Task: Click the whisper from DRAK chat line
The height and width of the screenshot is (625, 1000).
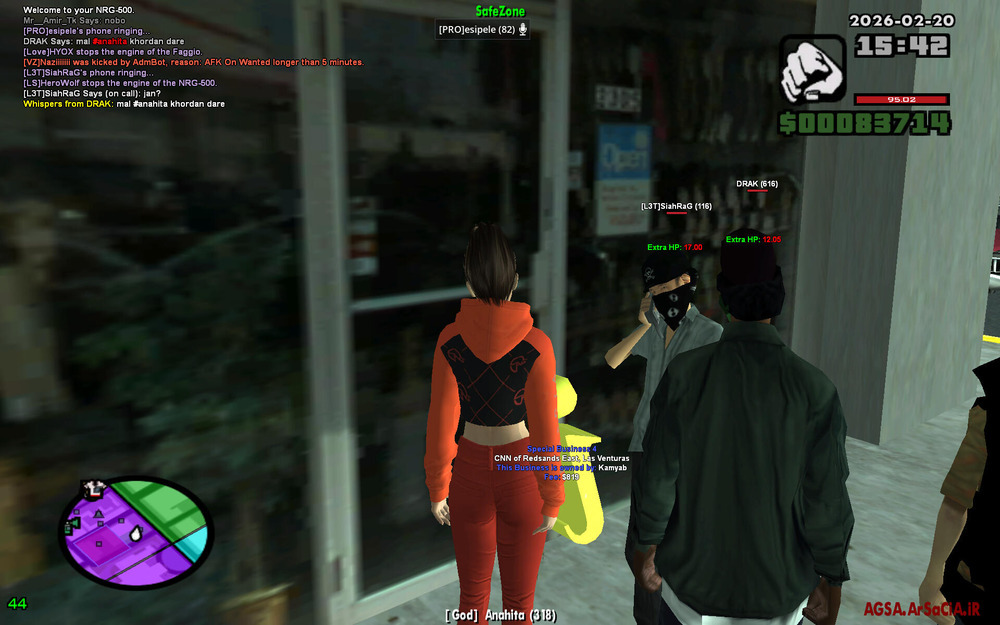Action: pyautogui.click(x=124, y=104)
